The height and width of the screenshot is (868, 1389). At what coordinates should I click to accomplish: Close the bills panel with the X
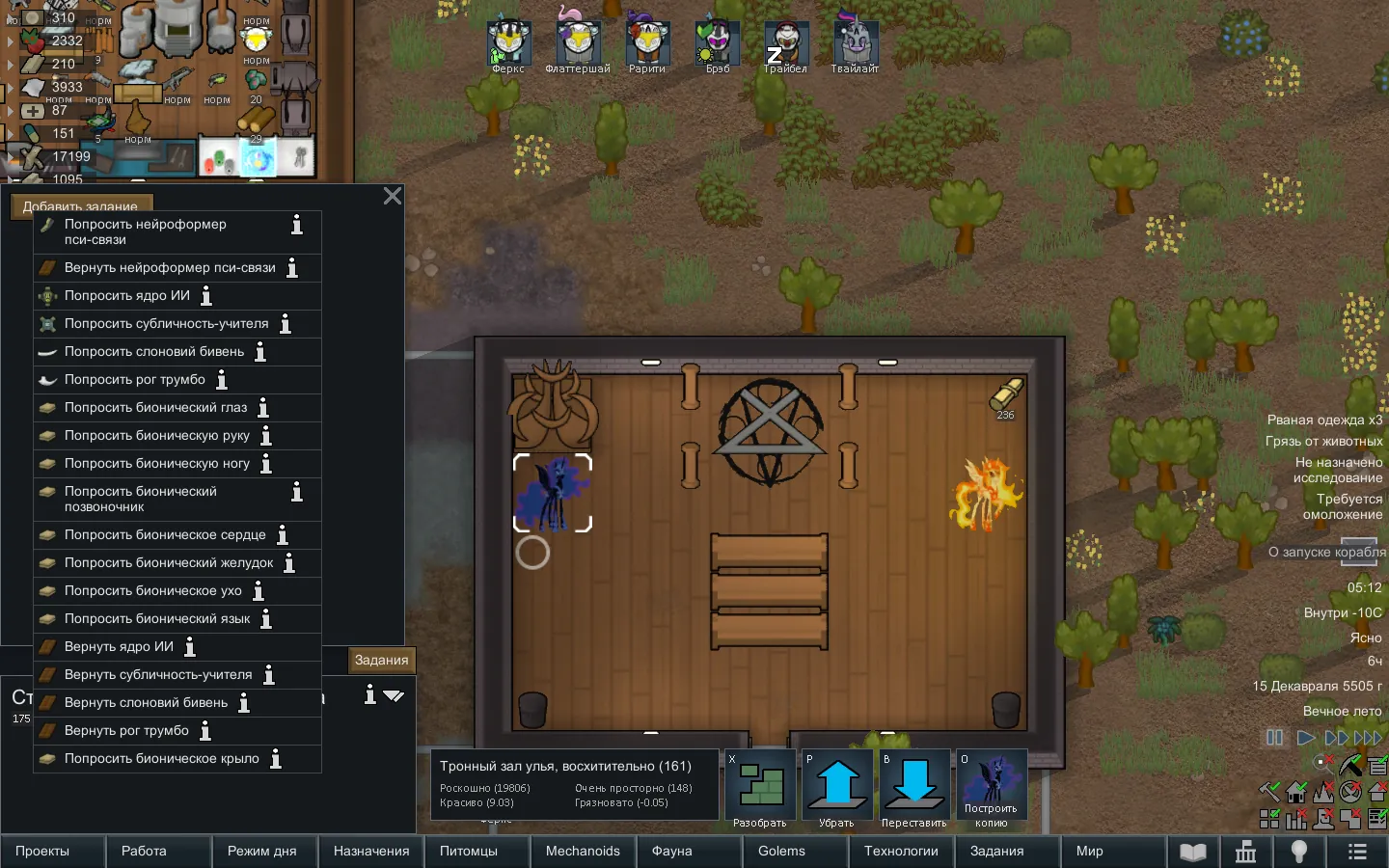(393, 196)
